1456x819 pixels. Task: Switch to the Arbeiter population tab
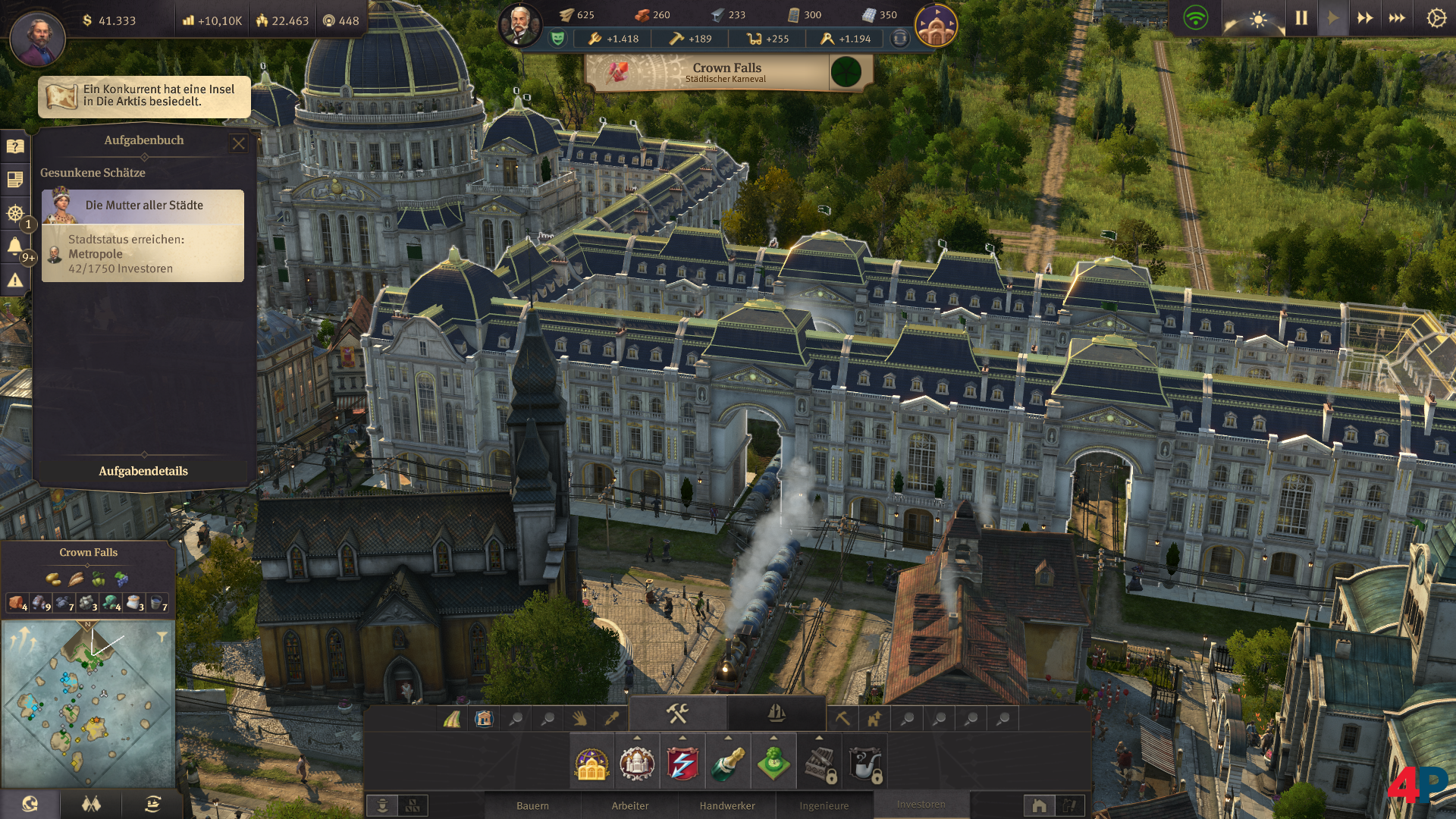tap(630, 805)
